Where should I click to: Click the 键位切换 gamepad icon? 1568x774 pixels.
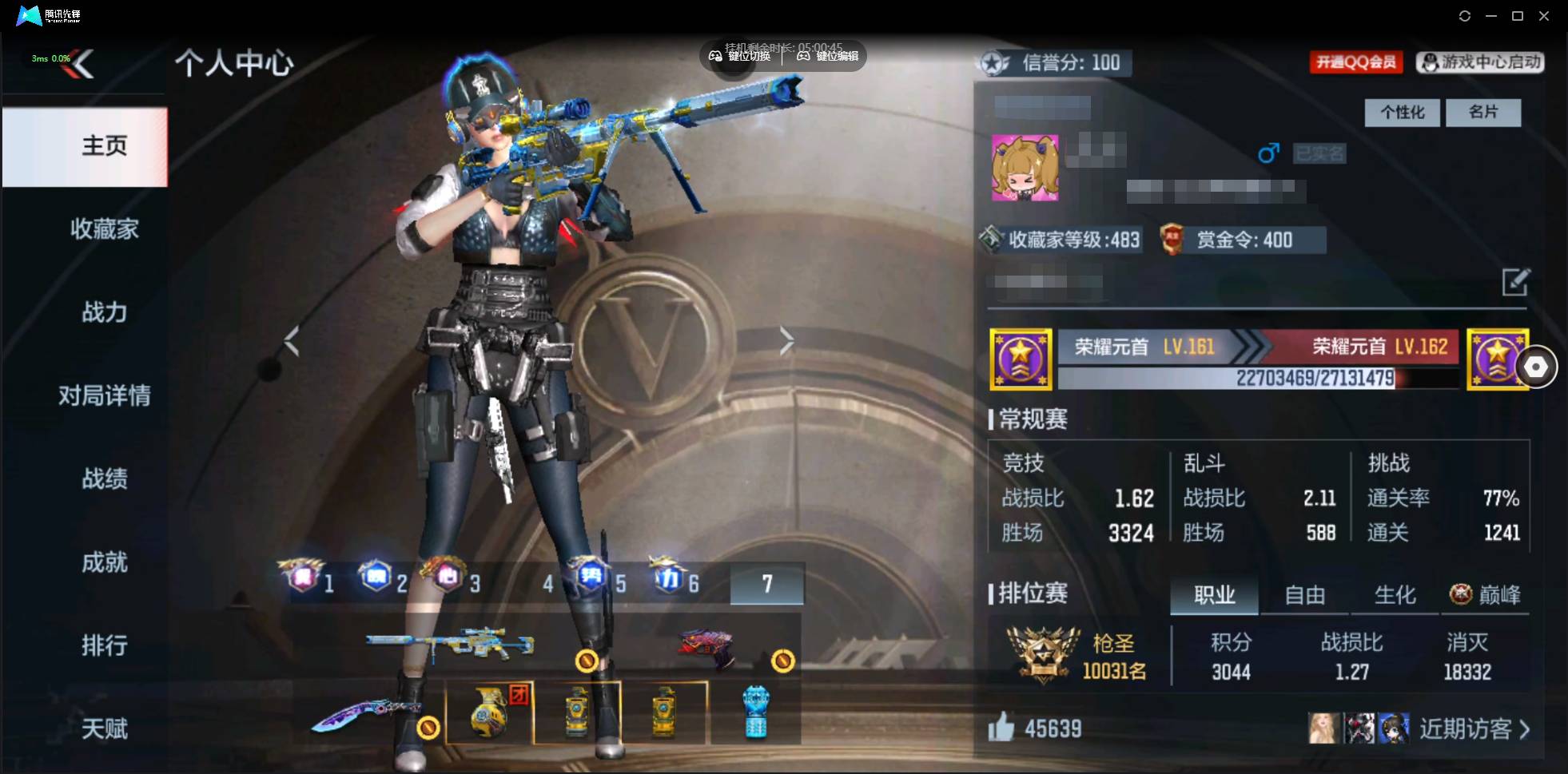click(717, 56)
